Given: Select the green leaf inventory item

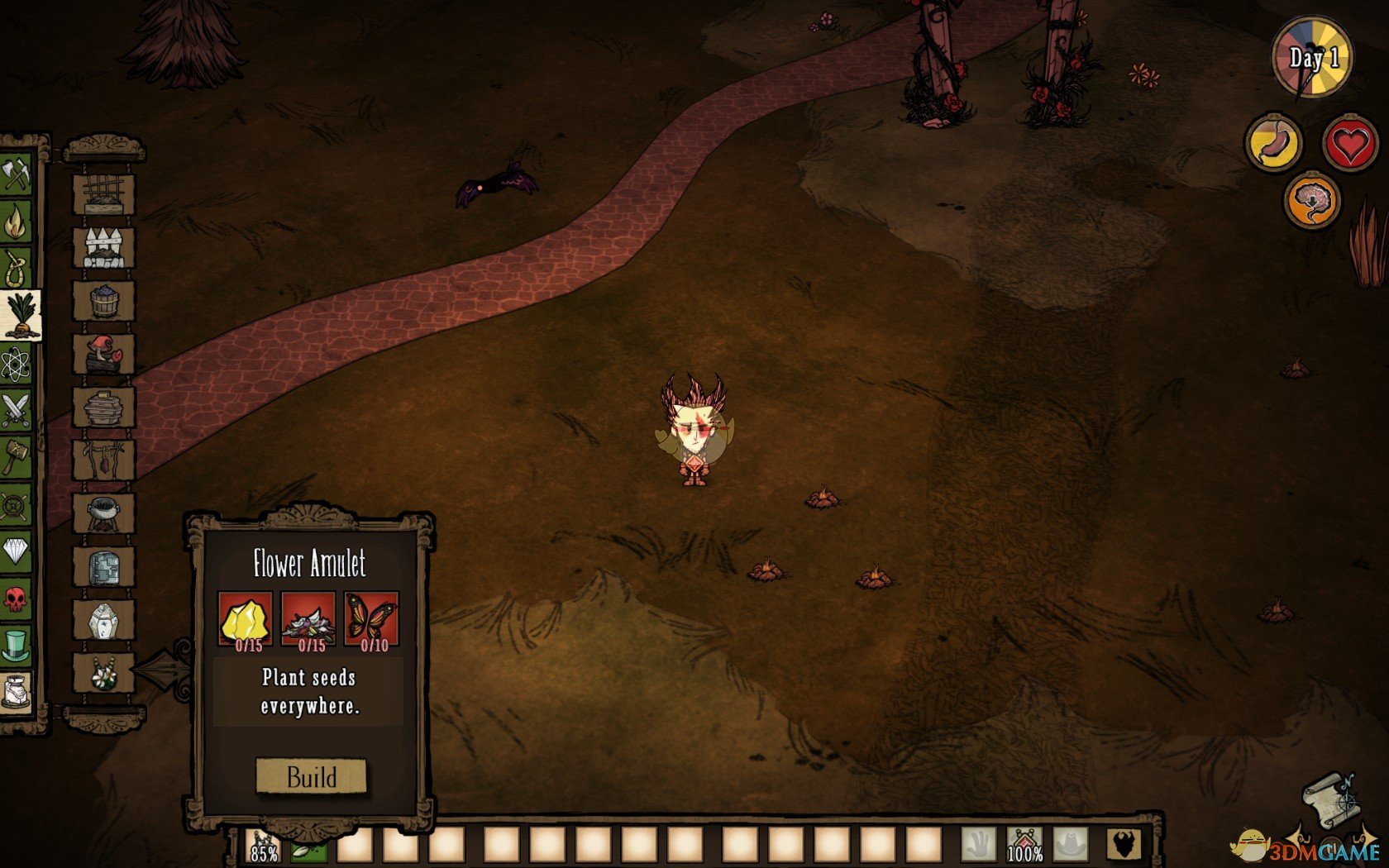Looking at the screenshot, I should click(308, 849).
